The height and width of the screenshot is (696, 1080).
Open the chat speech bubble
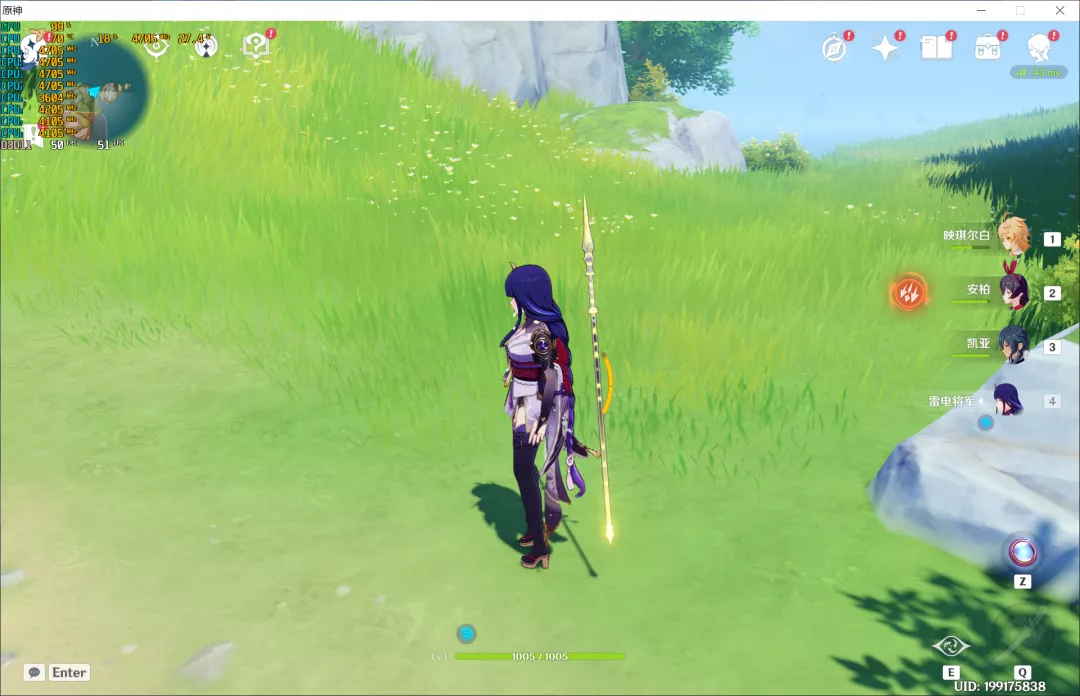pyautogui.click(x=34, y=673)
